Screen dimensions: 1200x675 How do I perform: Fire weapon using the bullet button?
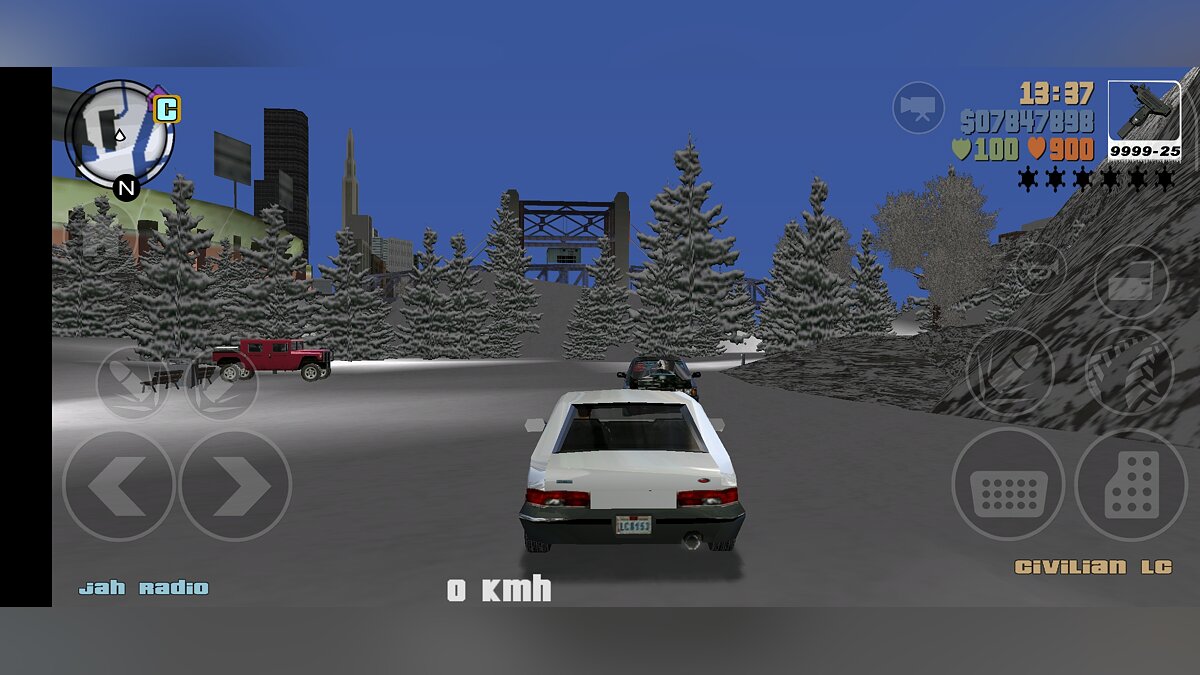tap(1009, 371)
